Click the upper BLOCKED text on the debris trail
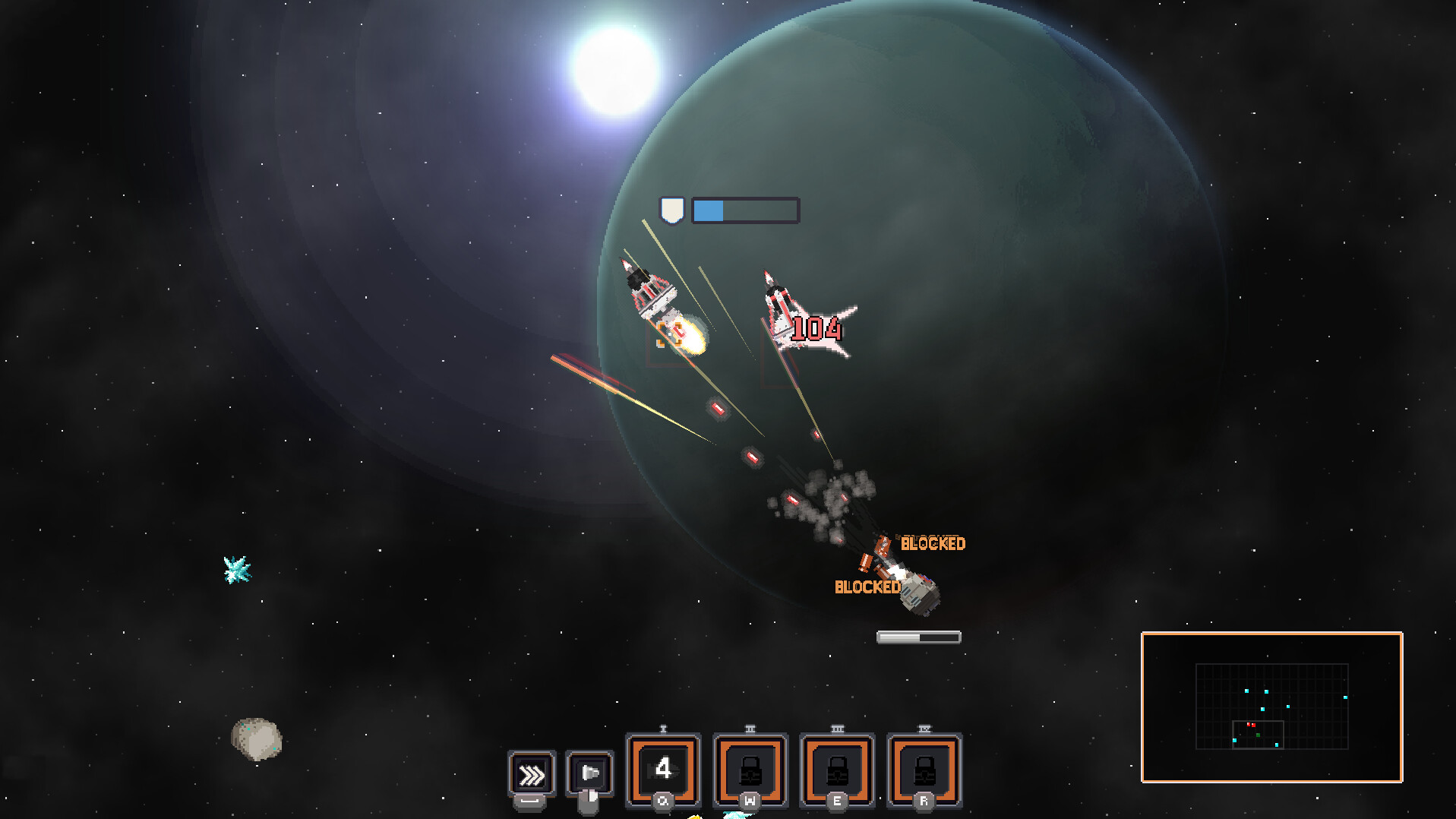 coord(933,542)
